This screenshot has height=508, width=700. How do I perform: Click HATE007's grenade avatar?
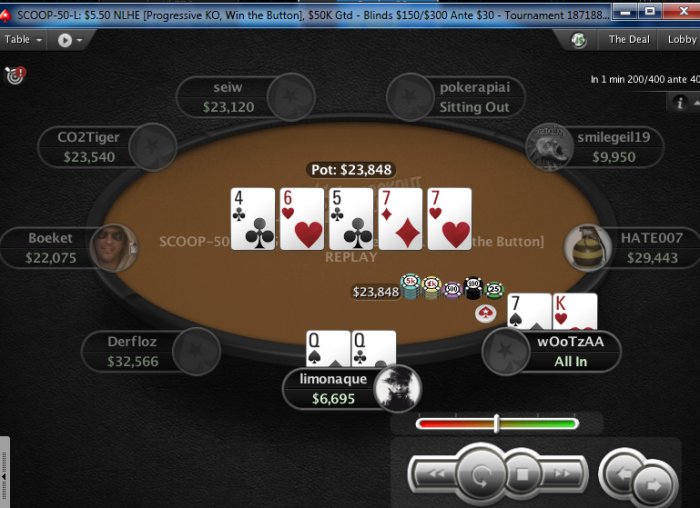(587, 249)
